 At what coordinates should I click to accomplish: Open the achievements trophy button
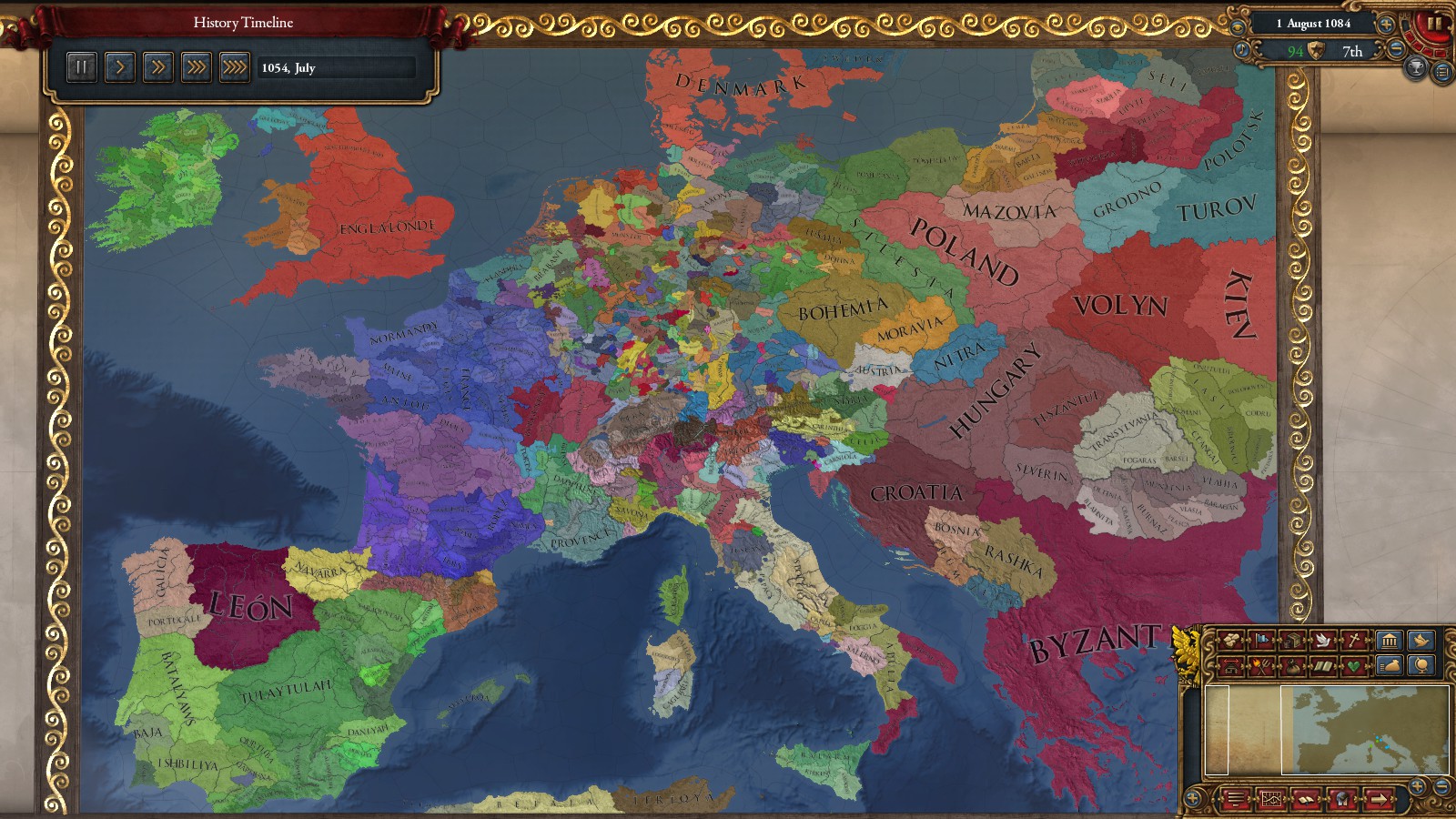pos(1416,67)
